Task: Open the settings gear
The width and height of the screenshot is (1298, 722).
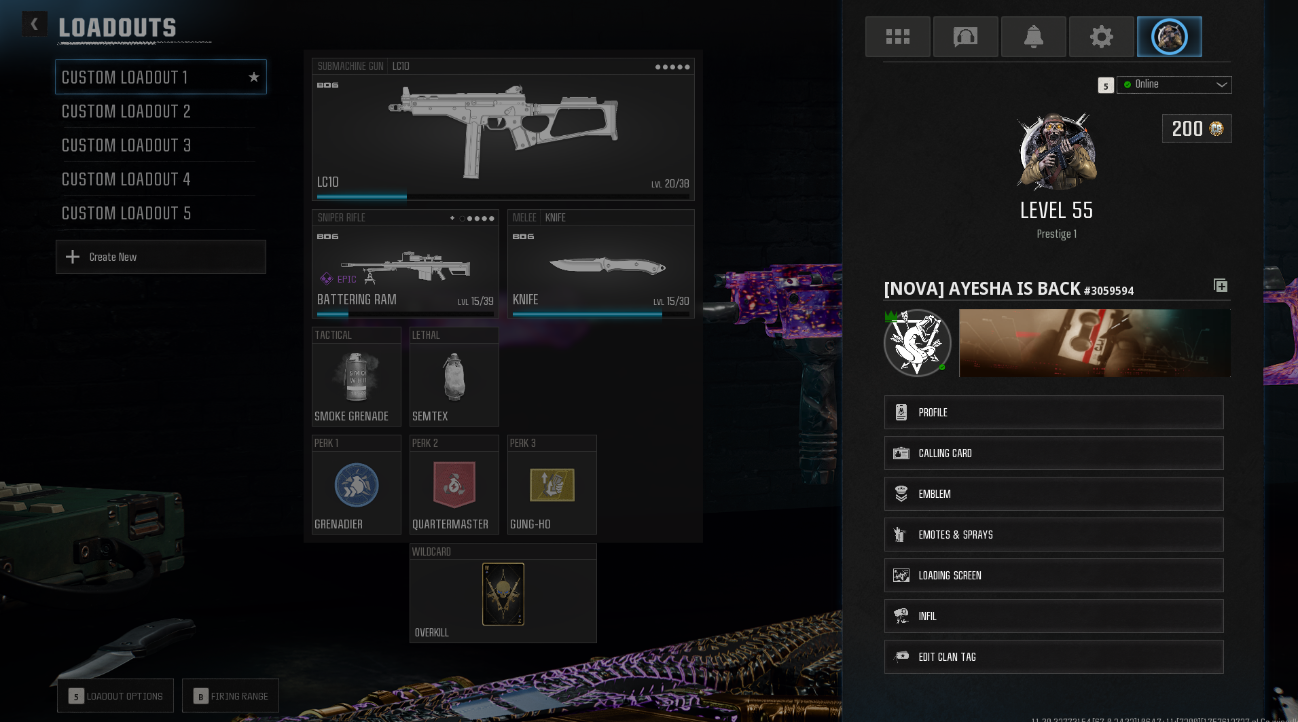Action: click(x=1101, y=36)
